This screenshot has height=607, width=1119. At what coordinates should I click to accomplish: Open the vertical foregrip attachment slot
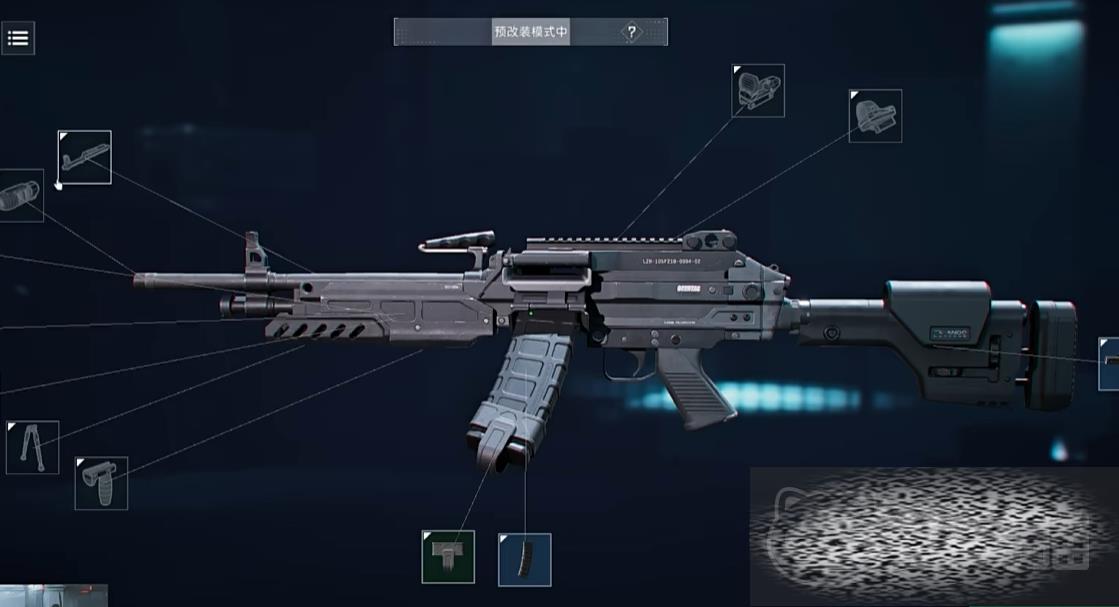(x=102, y=483)
